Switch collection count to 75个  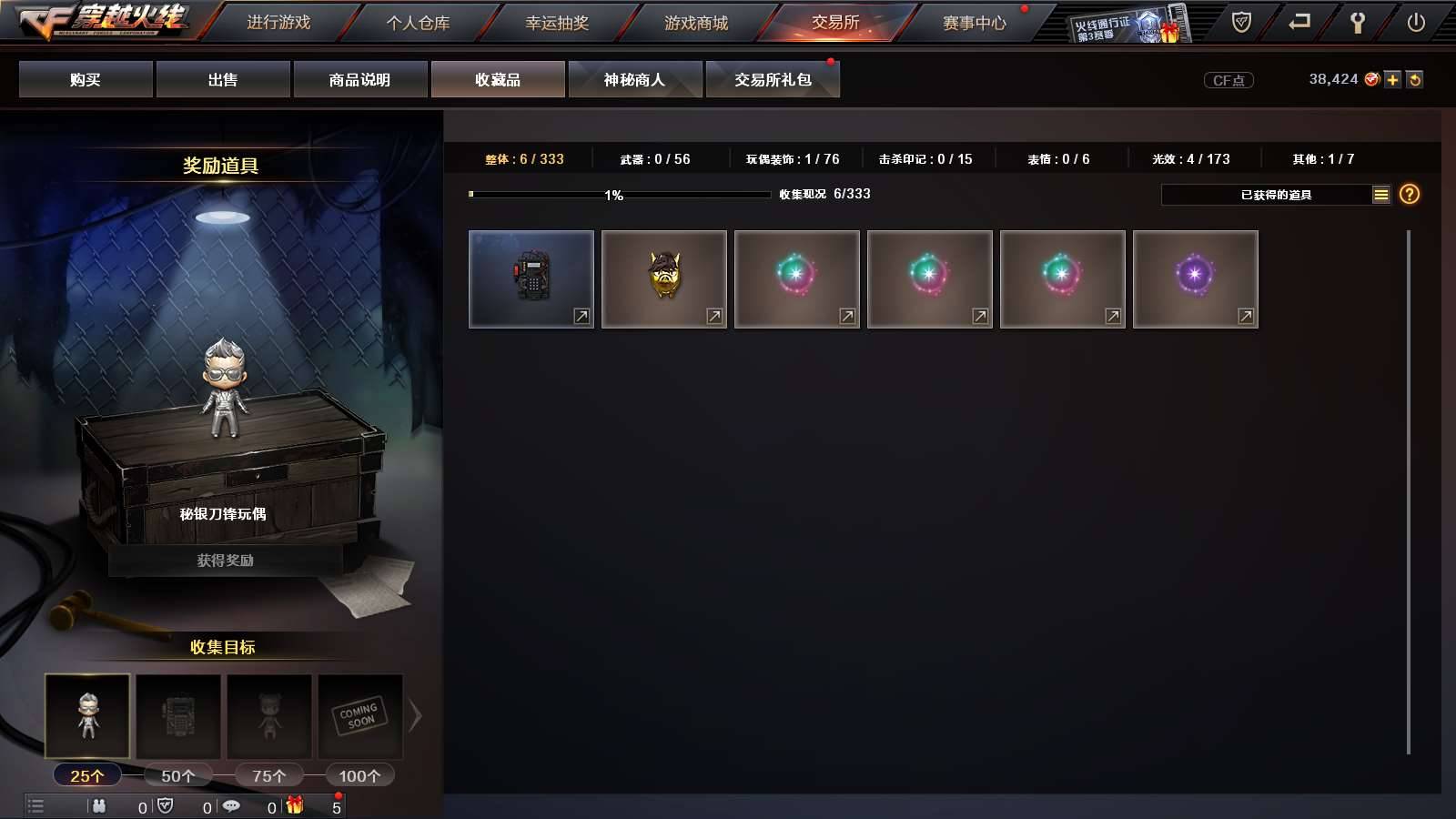pyautogui.click(x=269, y=774)
